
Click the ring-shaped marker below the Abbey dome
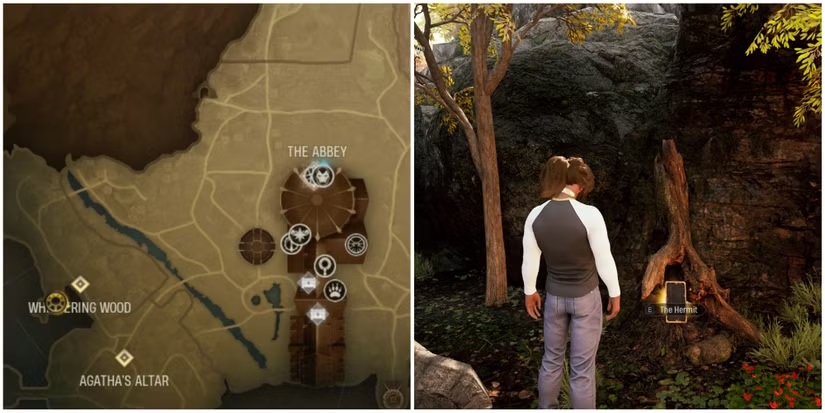click(325, 265)
